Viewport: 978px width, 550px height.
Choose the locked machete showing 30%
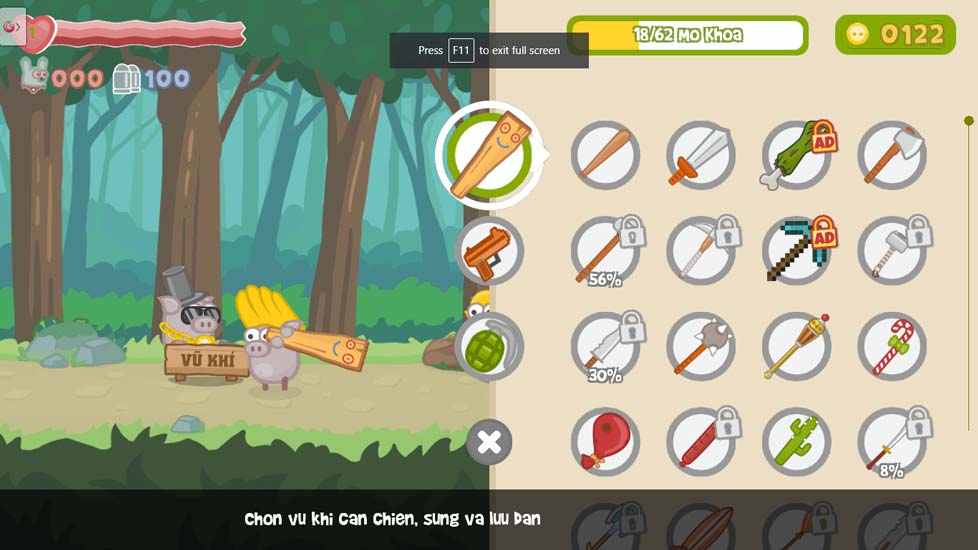[605, 346]
